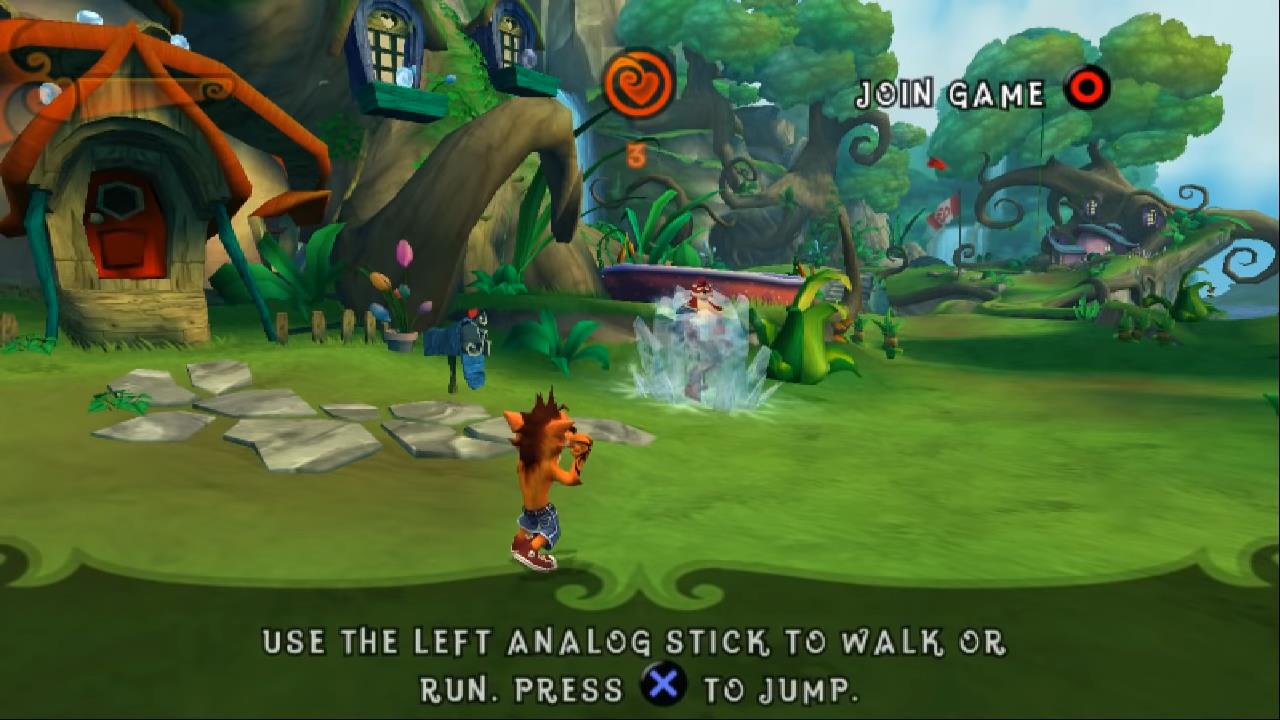The width and height of the screenshot is (1280, 720).
Task: Select the JOIN GAME label
Action: pyautogui.click(x=950, y=94)
